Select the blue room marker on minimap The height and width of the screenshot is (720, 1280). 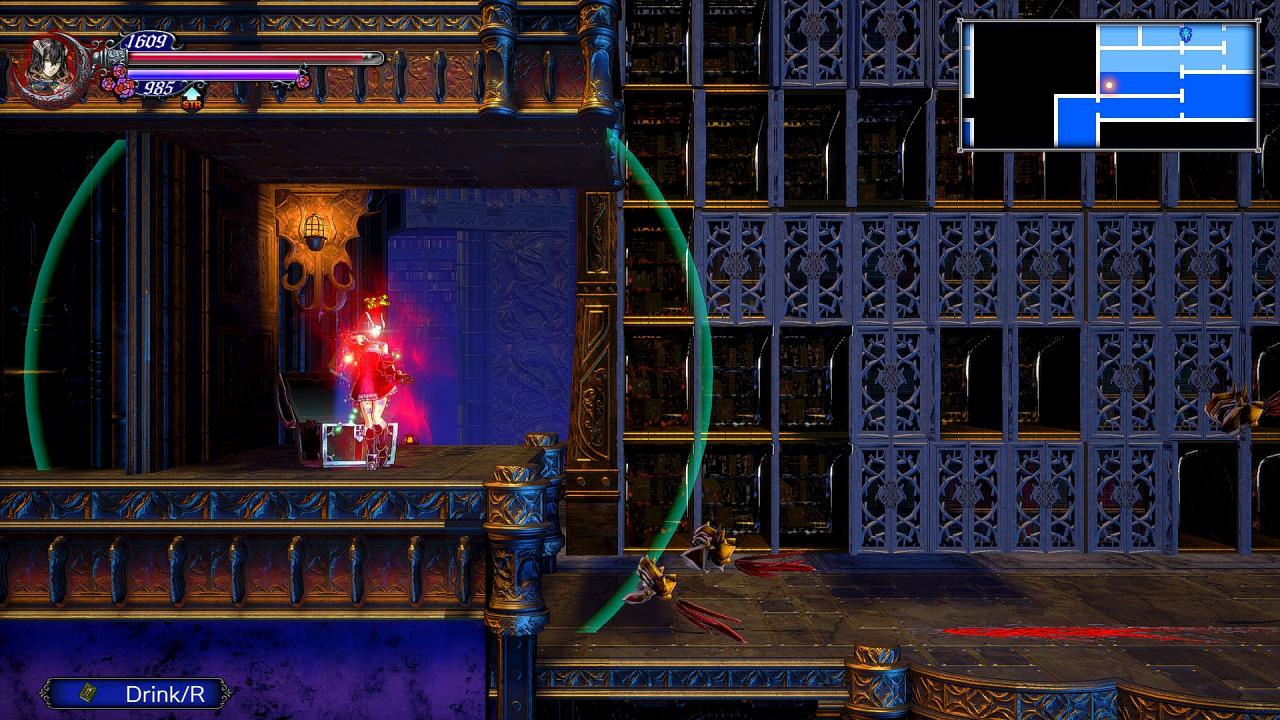click(1186, 34)
